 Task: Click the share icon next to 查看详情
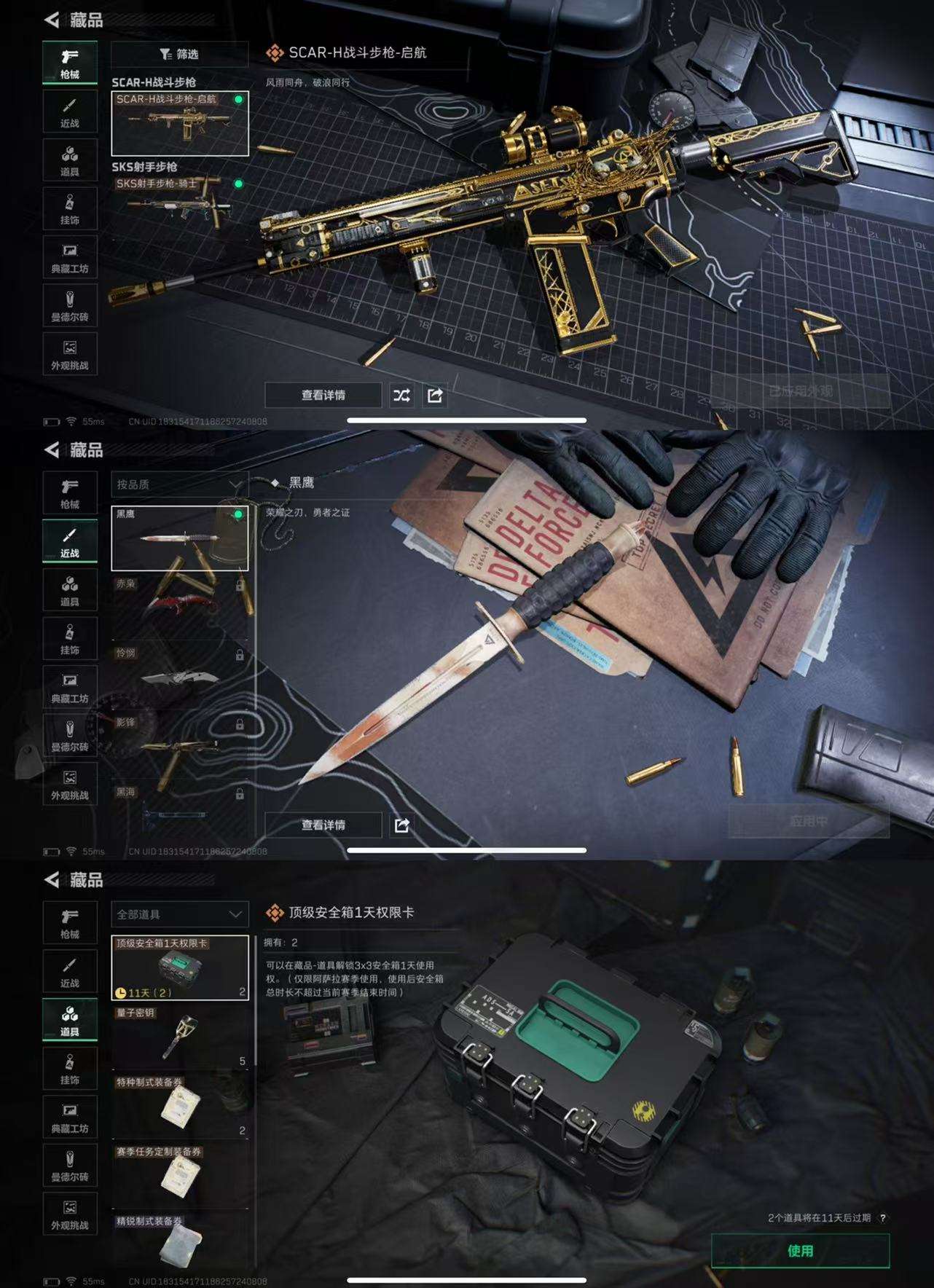tap(436, 396)
